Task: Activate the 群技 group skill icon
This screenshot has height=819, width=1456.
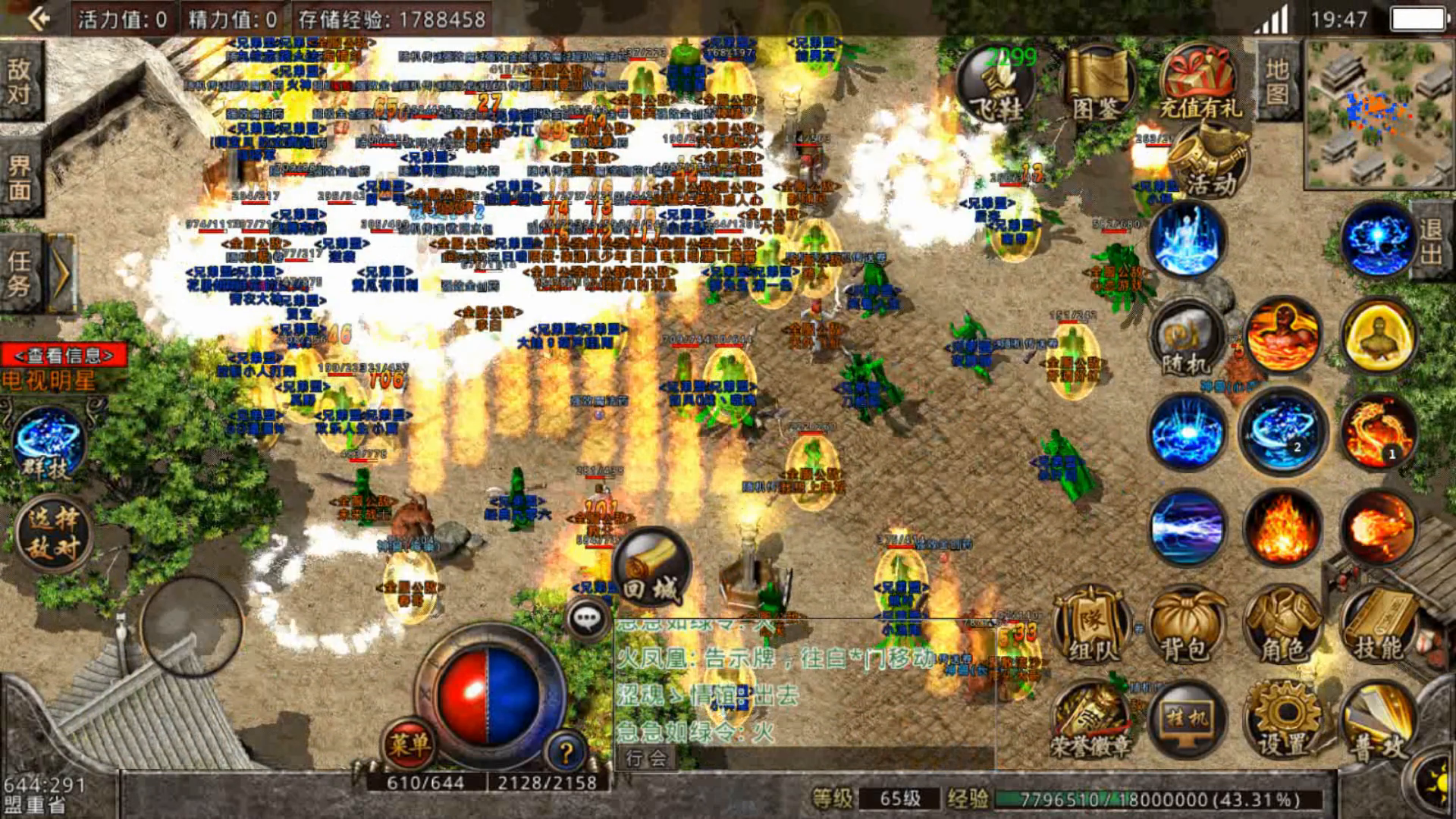Action: tap(48, 445)
